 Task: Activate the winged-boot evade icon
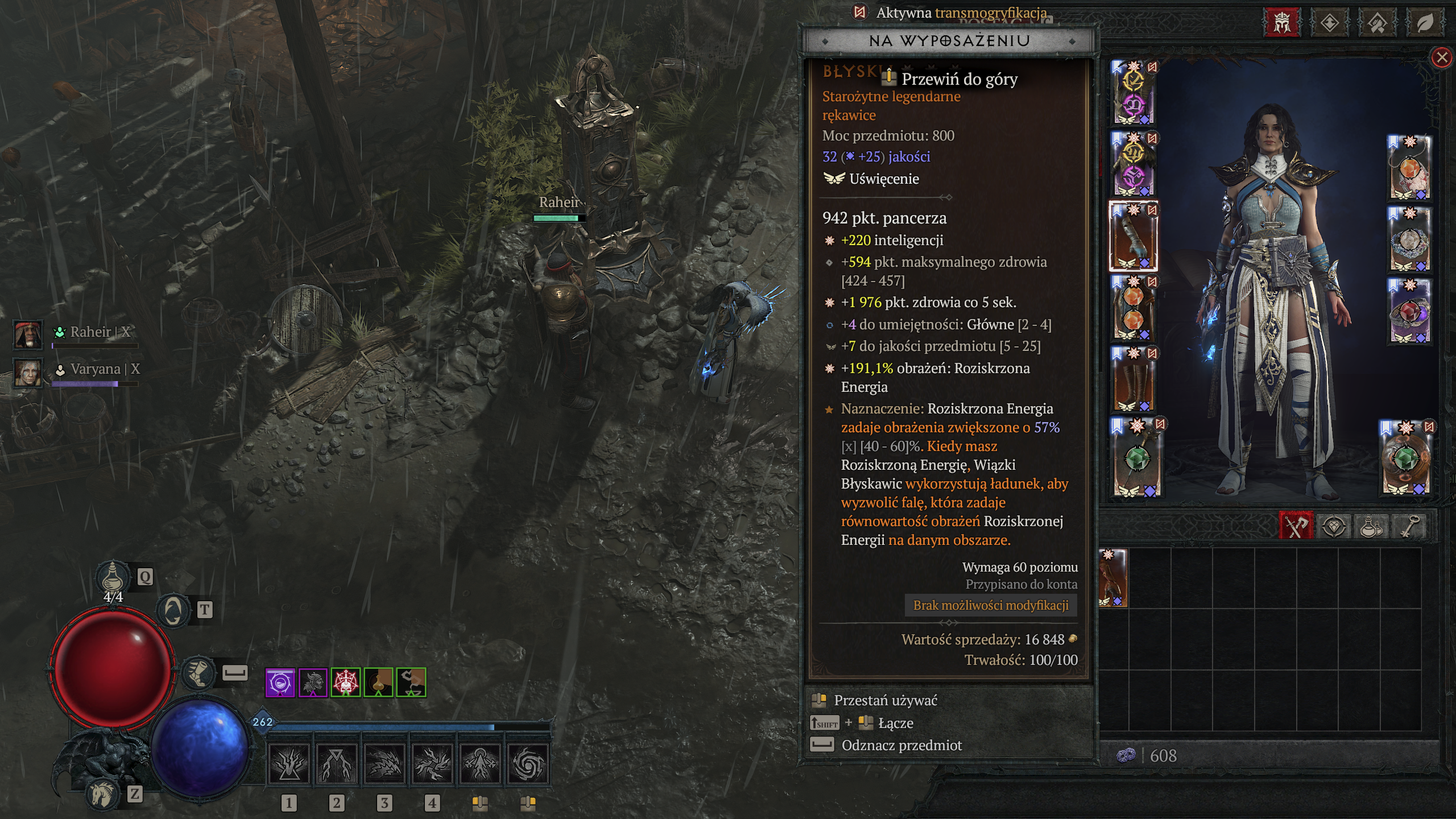coord(198,672)
